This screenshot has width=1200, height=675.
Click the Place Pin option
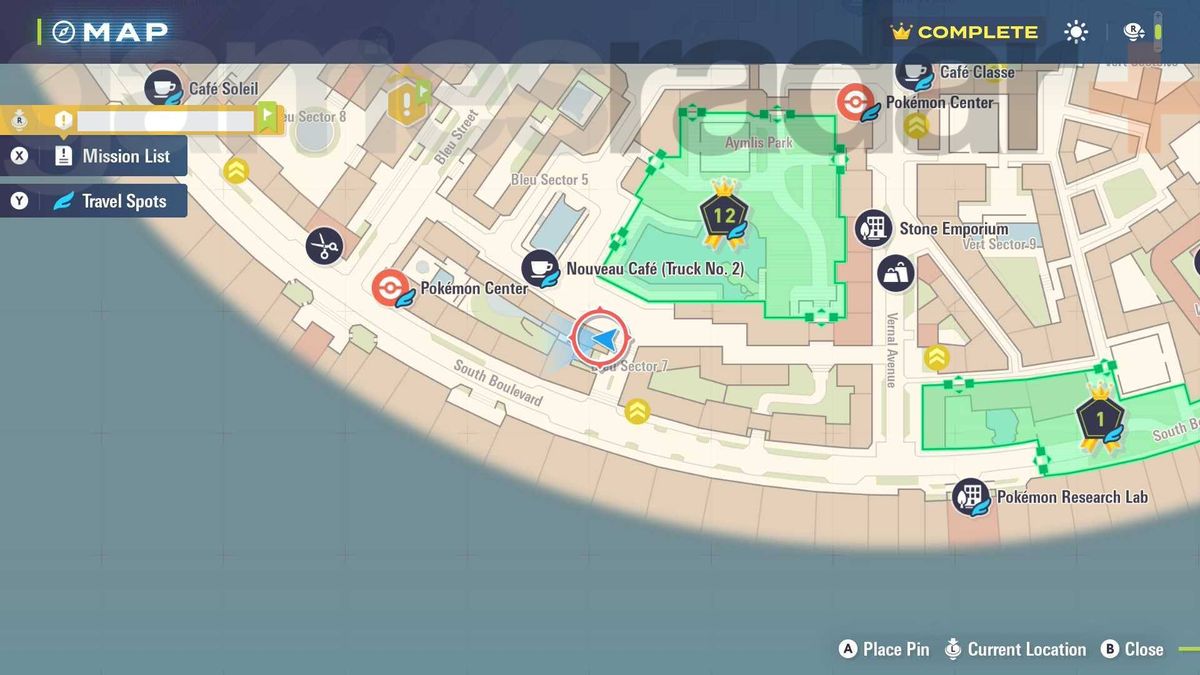(x=884, y=649)
